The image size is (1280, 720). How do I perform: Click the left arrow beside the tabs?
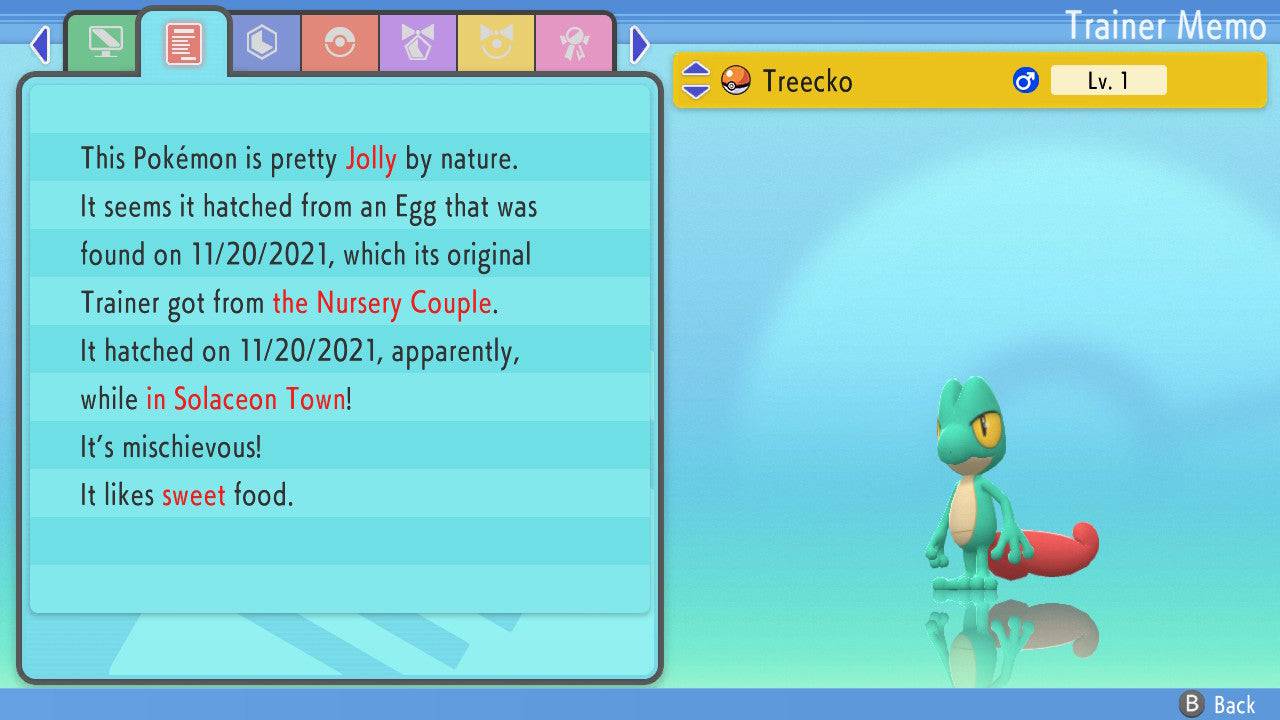point(40,44)
